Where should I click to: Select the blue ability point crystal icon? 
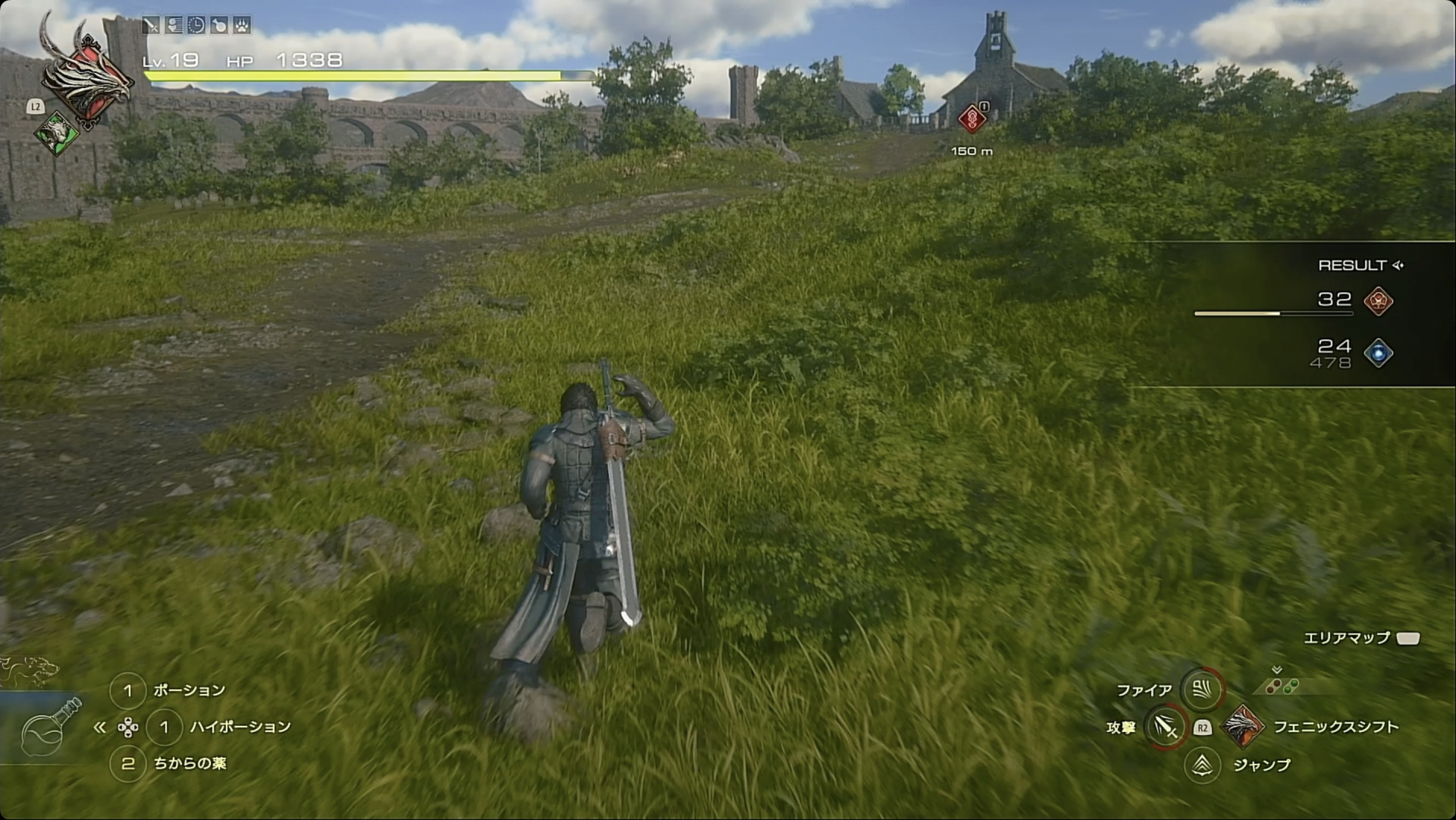pyautogui.click(x=1378, y=353)
